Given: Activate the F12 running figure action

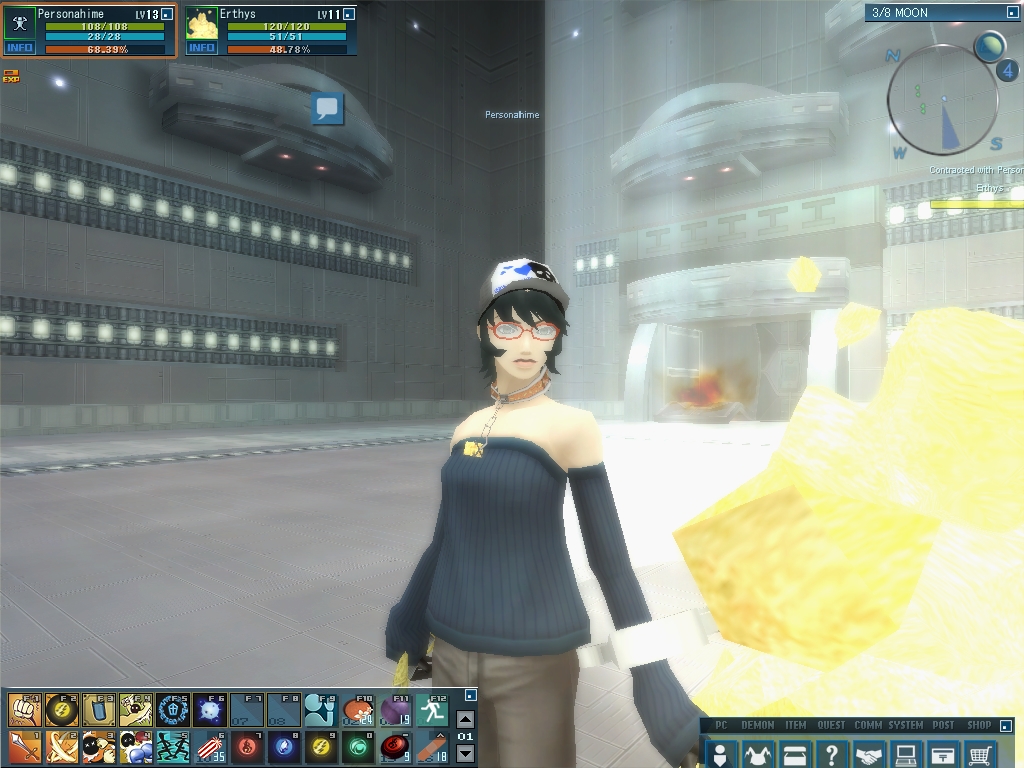Looking at the screenshot, I should click(432, 709).
